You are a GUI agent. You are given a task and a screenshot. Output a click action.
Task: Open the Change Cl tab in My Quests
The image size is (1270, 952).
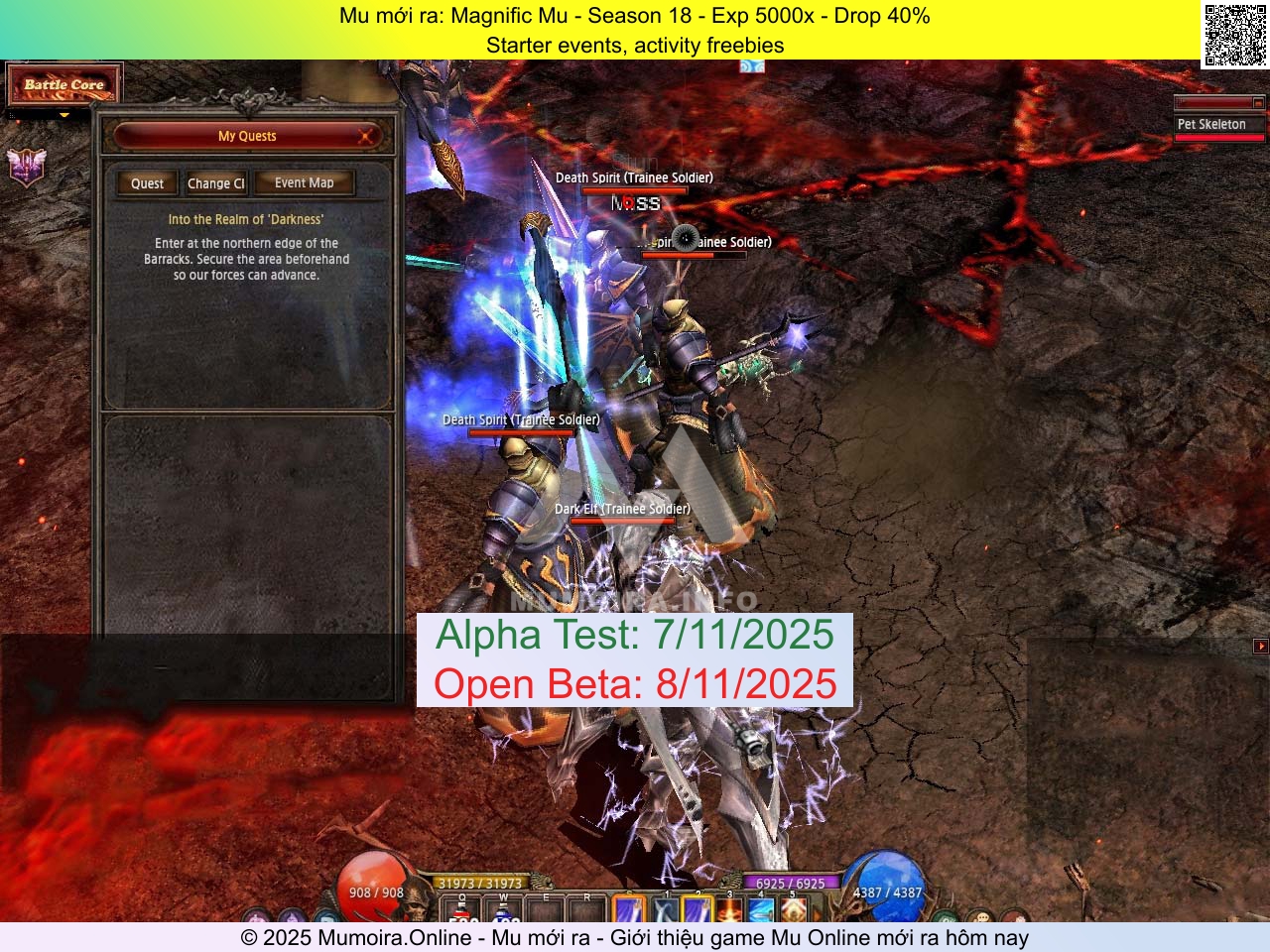pos(216,183)
